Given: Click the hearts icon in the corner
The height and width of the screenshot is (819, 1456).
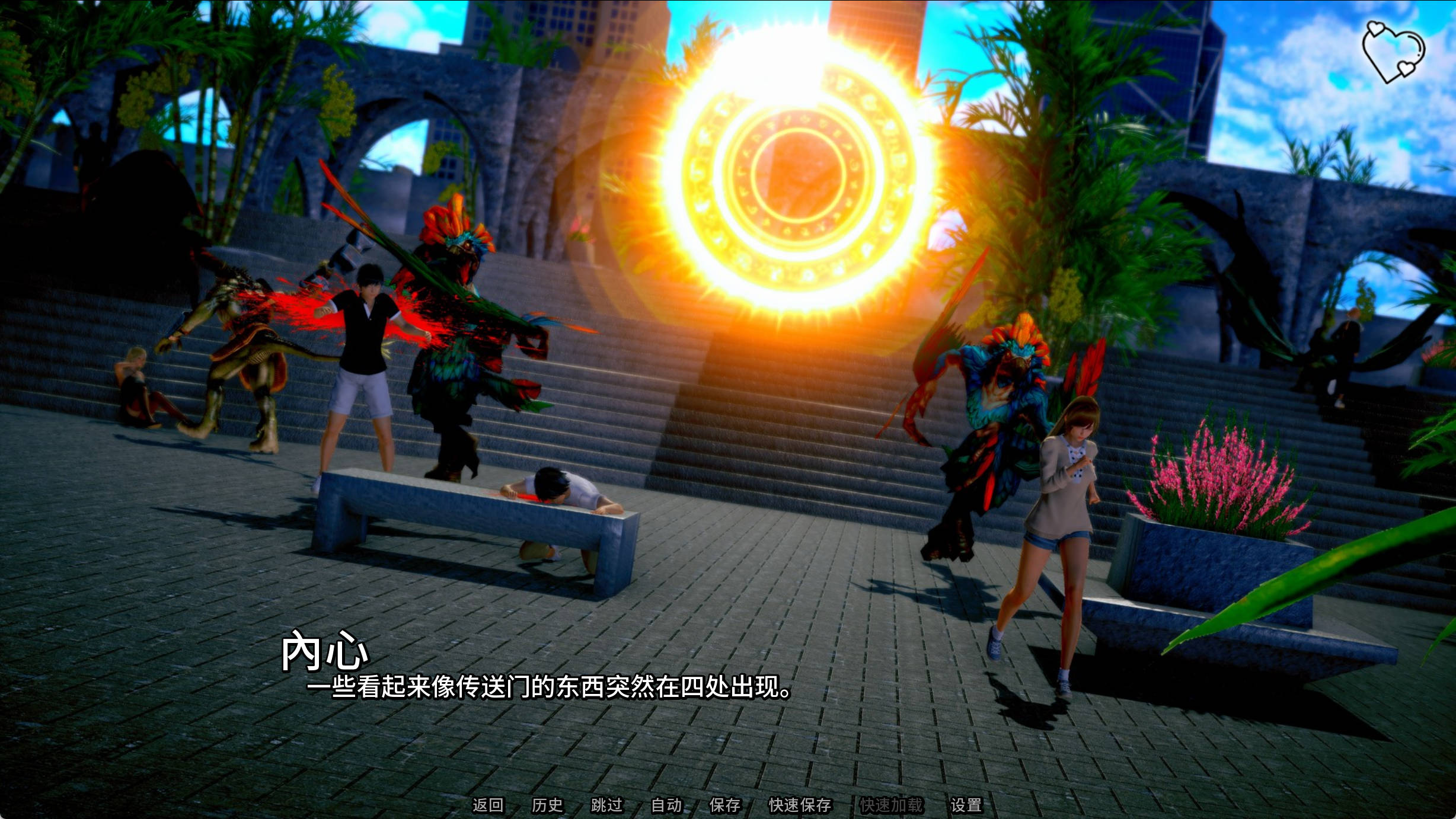Looking at the screenshot, I should click(1393, 52).
